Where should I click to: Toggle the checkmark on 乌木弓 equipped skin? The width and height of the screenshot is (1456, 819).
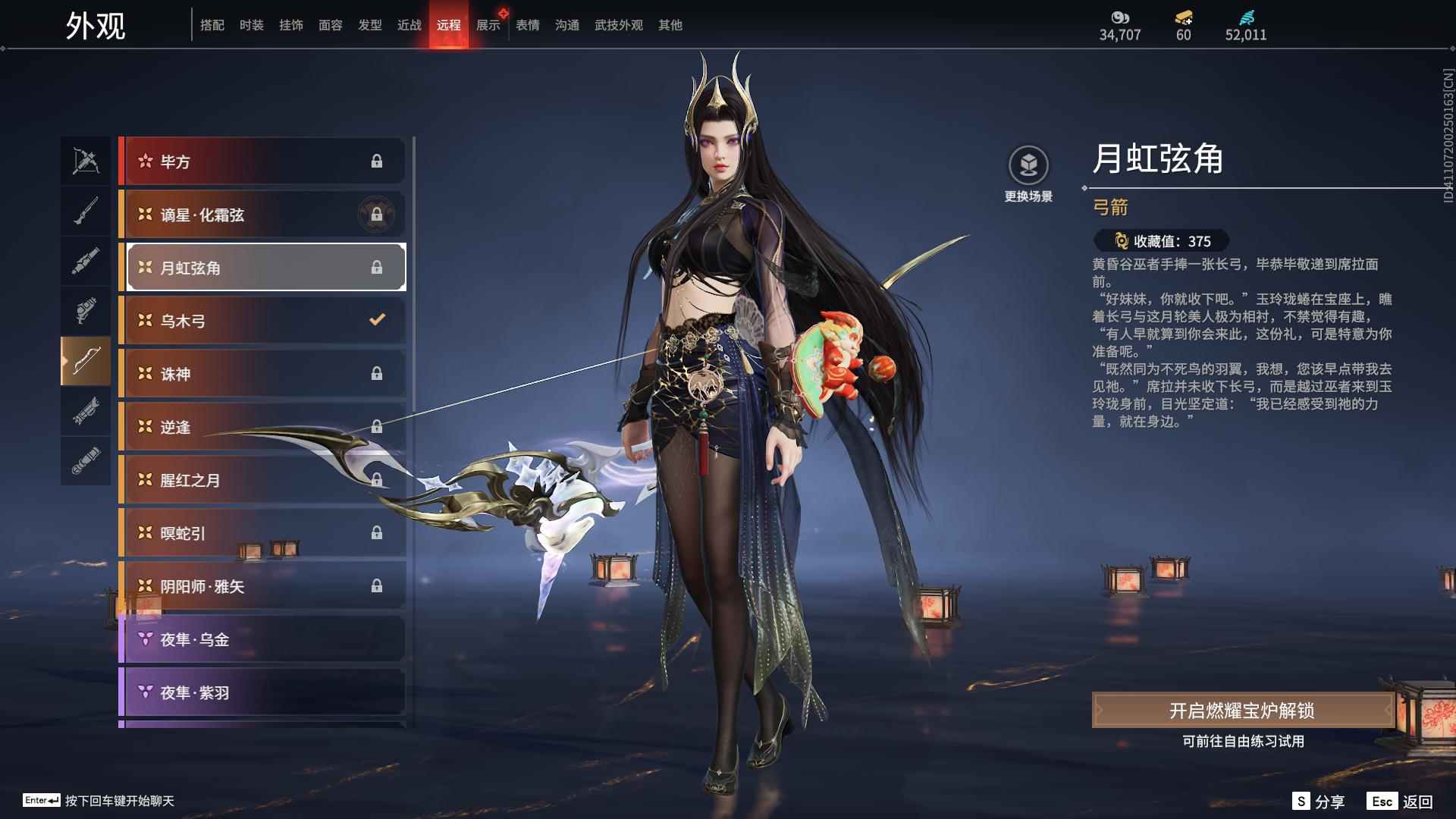(377, 320)
